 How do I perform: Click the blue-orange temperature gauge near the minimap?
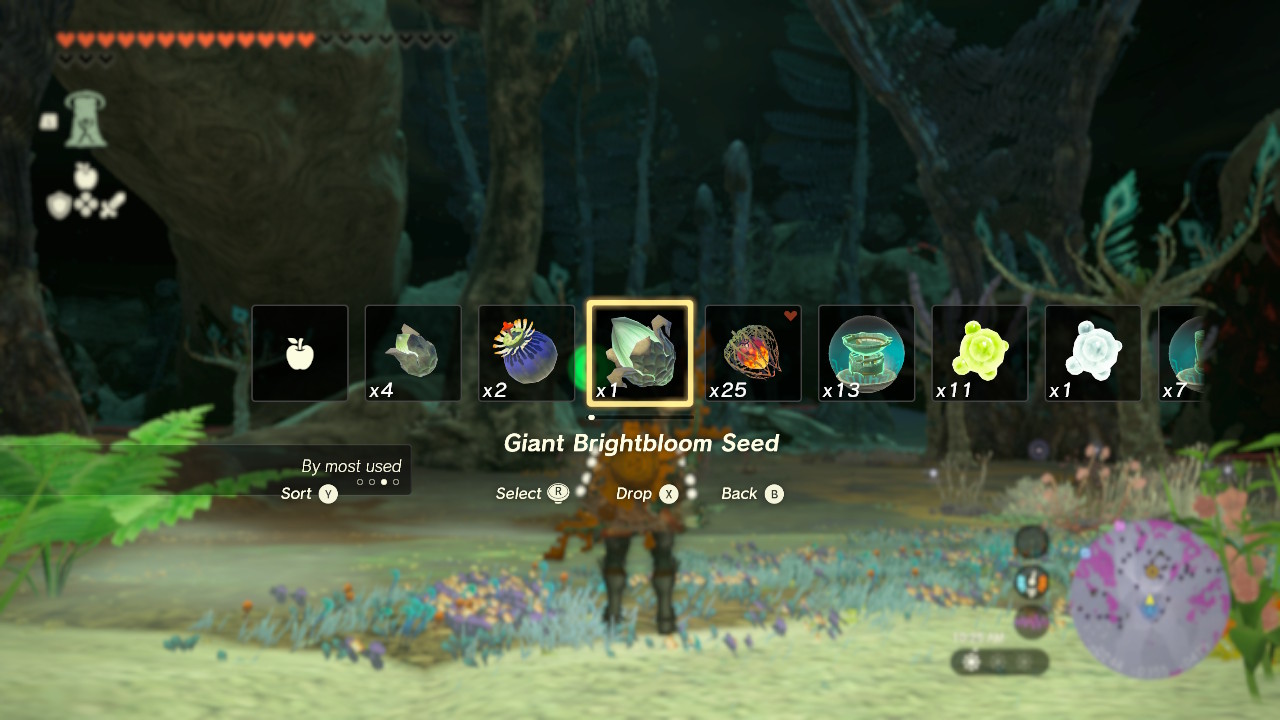[1032, 582]
